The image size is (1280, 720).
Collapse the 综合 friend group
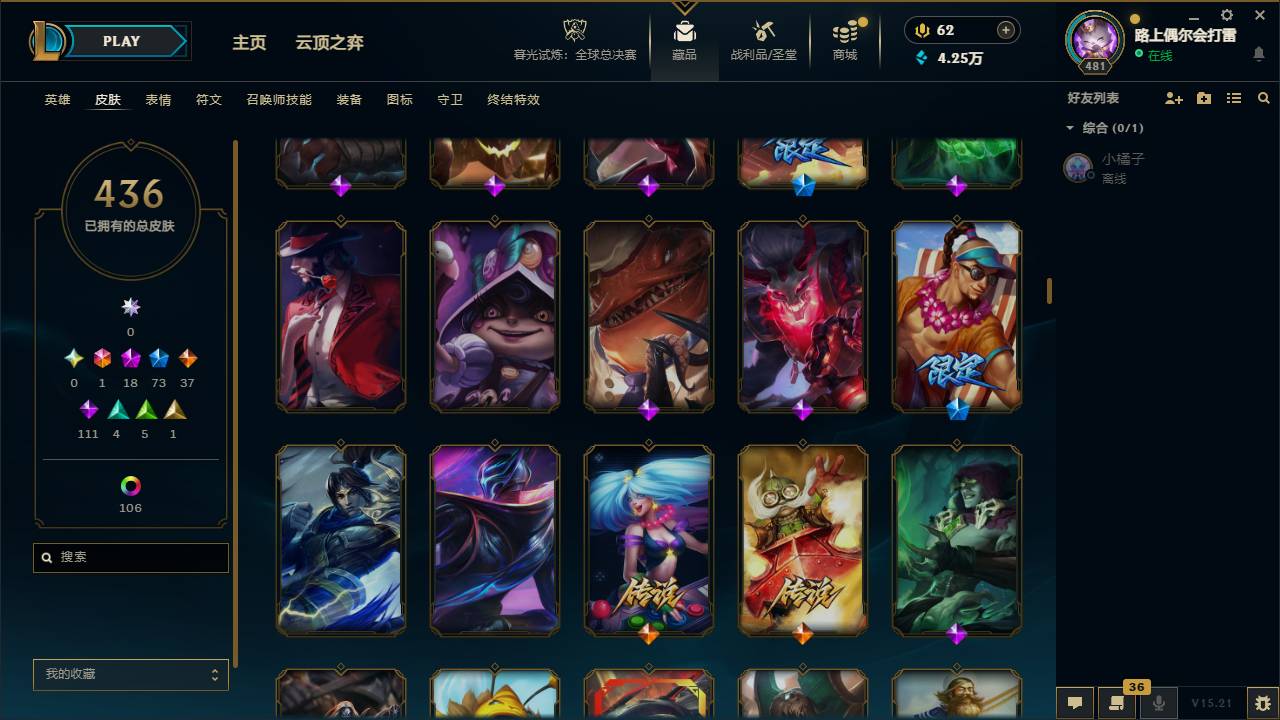coord(1070,128)
